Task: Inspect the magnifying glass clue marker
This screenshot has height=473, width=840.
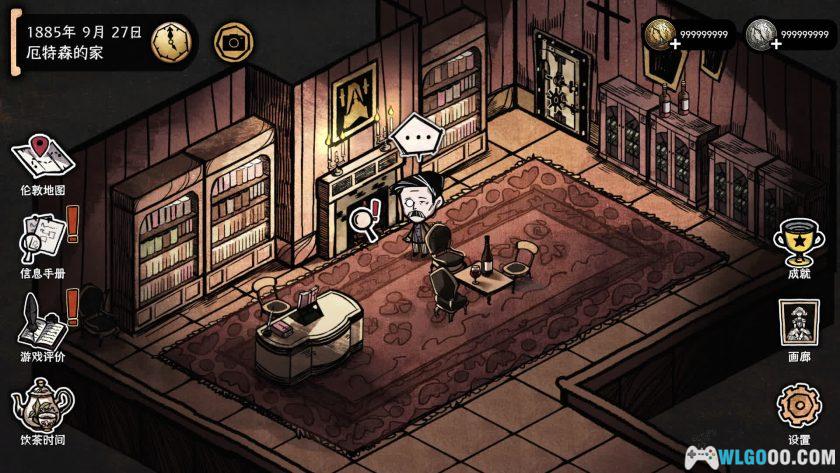Action: tap(364, 218)
